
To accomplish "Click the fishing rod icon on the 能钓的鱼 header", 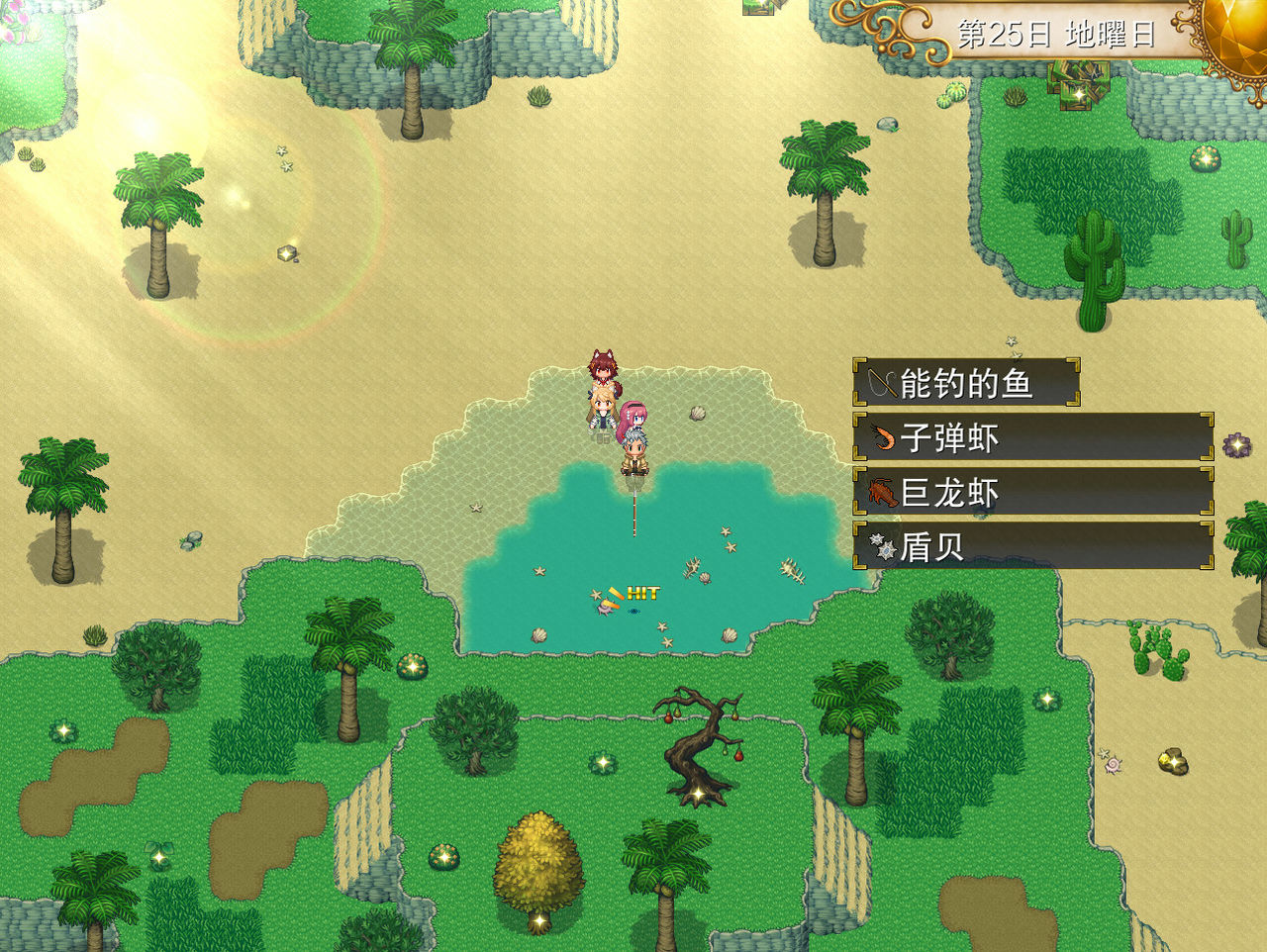I will (881, 383).
